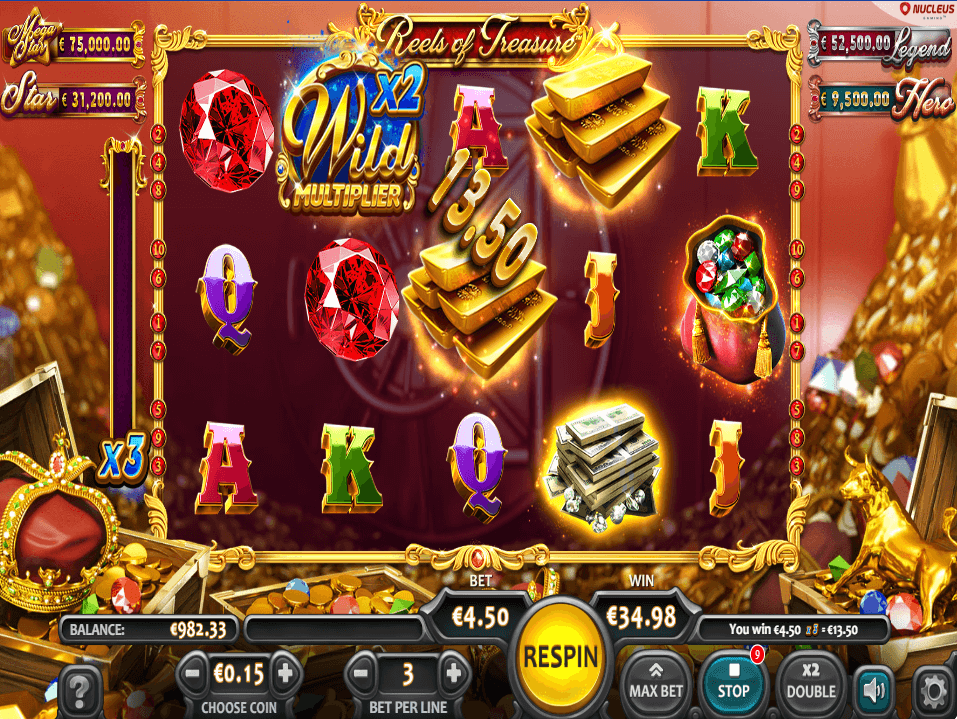
Task: Activate the X2 DOUBLE gamble
Action: (811, 679)
